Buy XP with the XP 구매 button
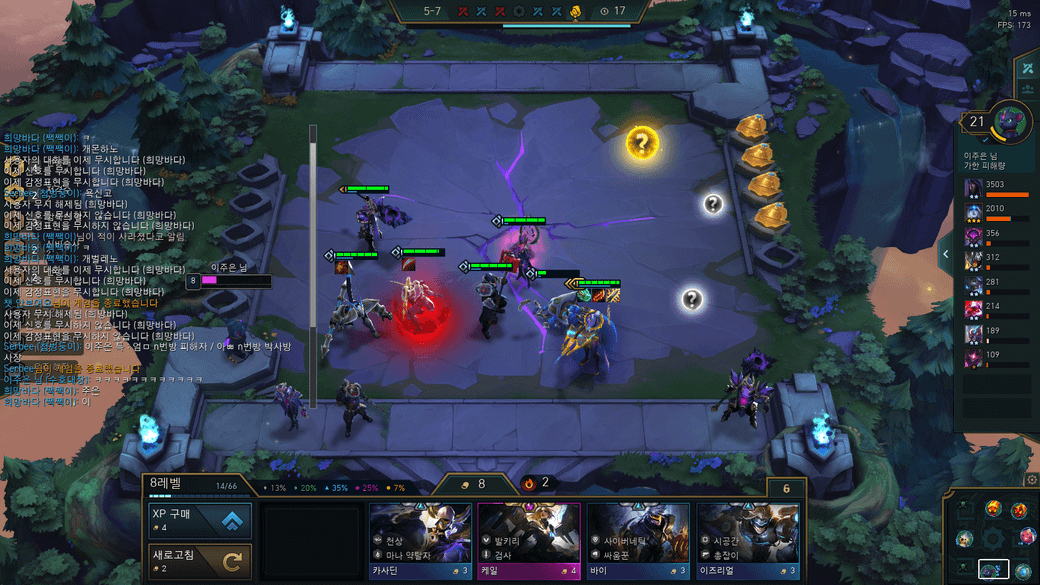The image size is (1040, 585). click(x=199, y=521)
